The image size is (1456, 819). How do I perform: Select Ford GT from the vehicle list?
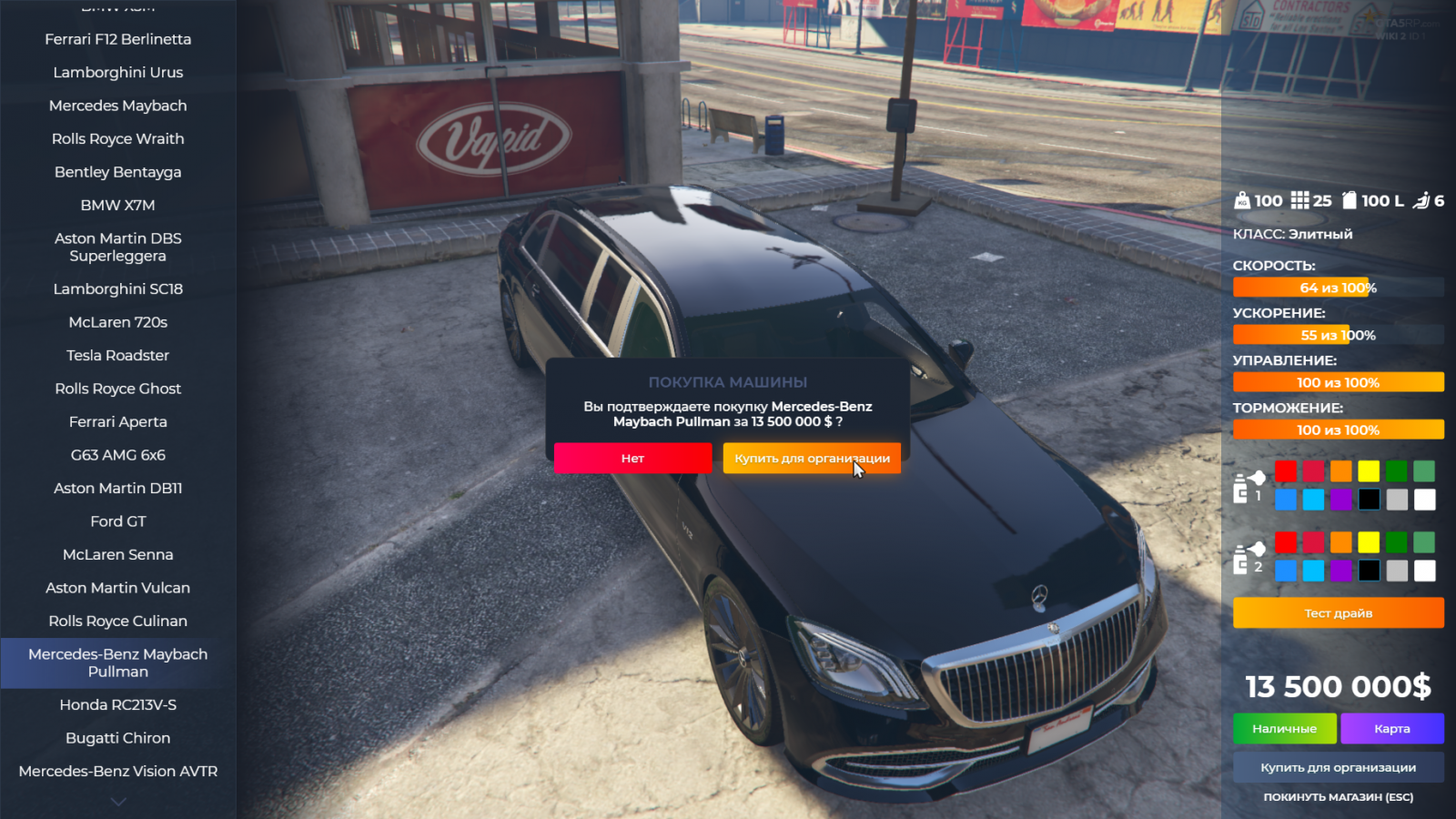coord(118,521)
